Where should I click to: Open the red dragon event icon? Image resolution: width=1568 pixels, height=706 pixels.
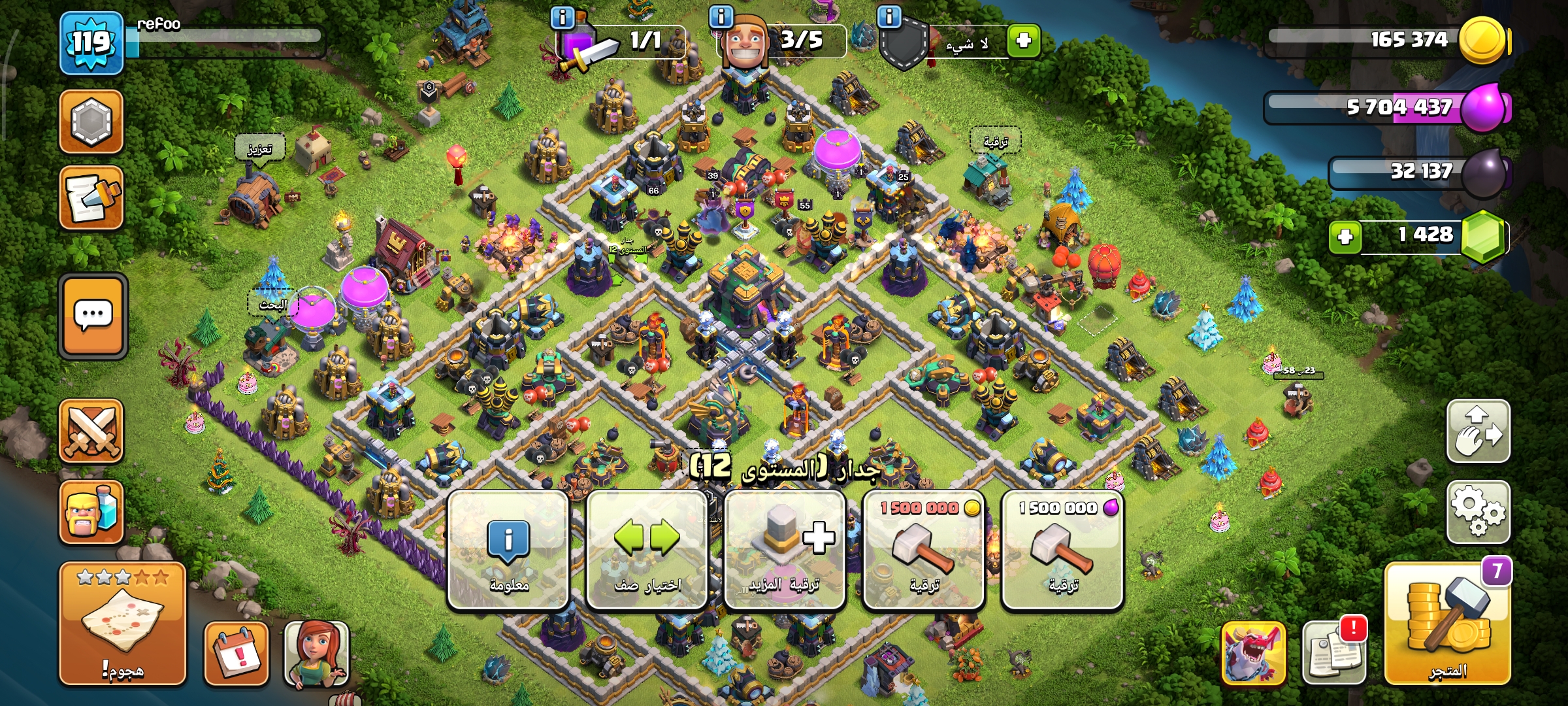[x=1253, y=652]
